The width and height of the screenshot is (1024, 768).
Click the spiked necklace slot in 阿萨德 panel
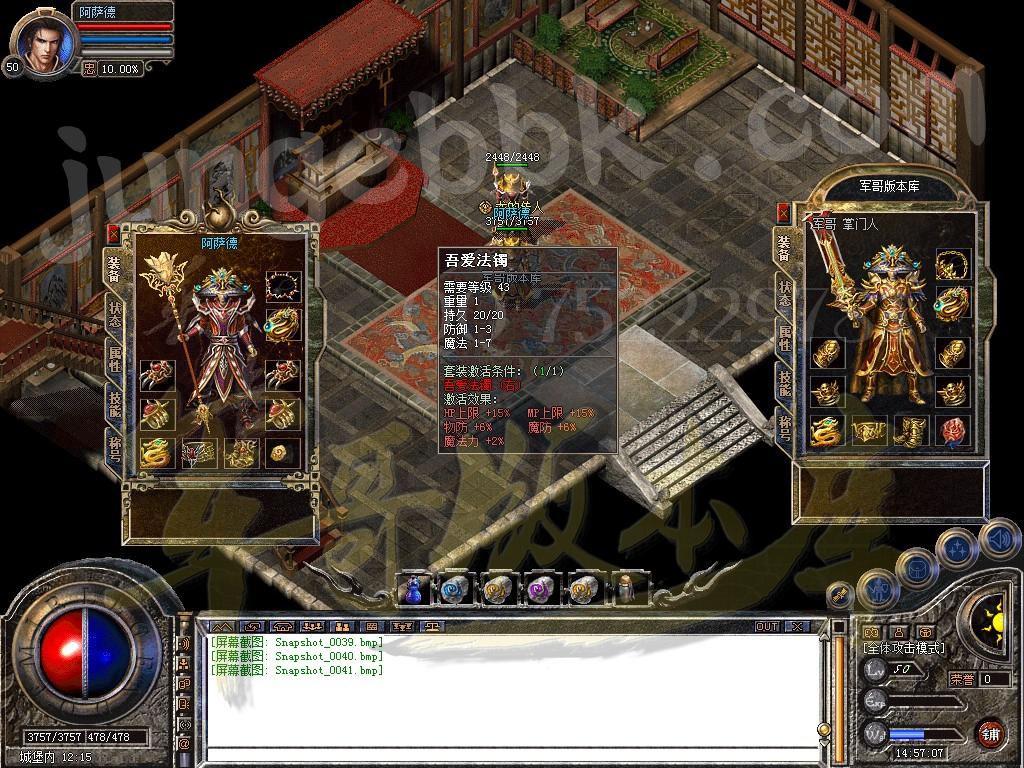pyautogui.click(x=282, y=287)
